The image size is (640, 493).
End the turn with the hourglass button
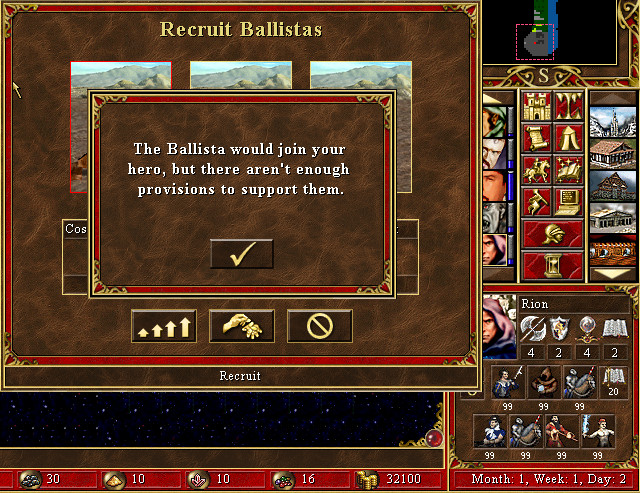pos(552,266)
